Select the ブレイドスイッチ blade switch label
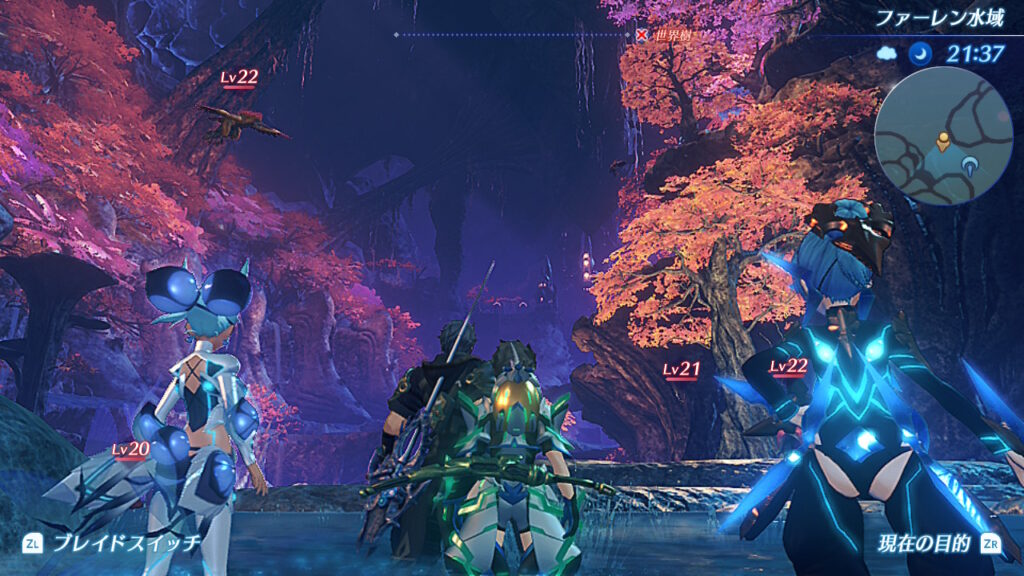1024x576 pixels. (126, 543)
